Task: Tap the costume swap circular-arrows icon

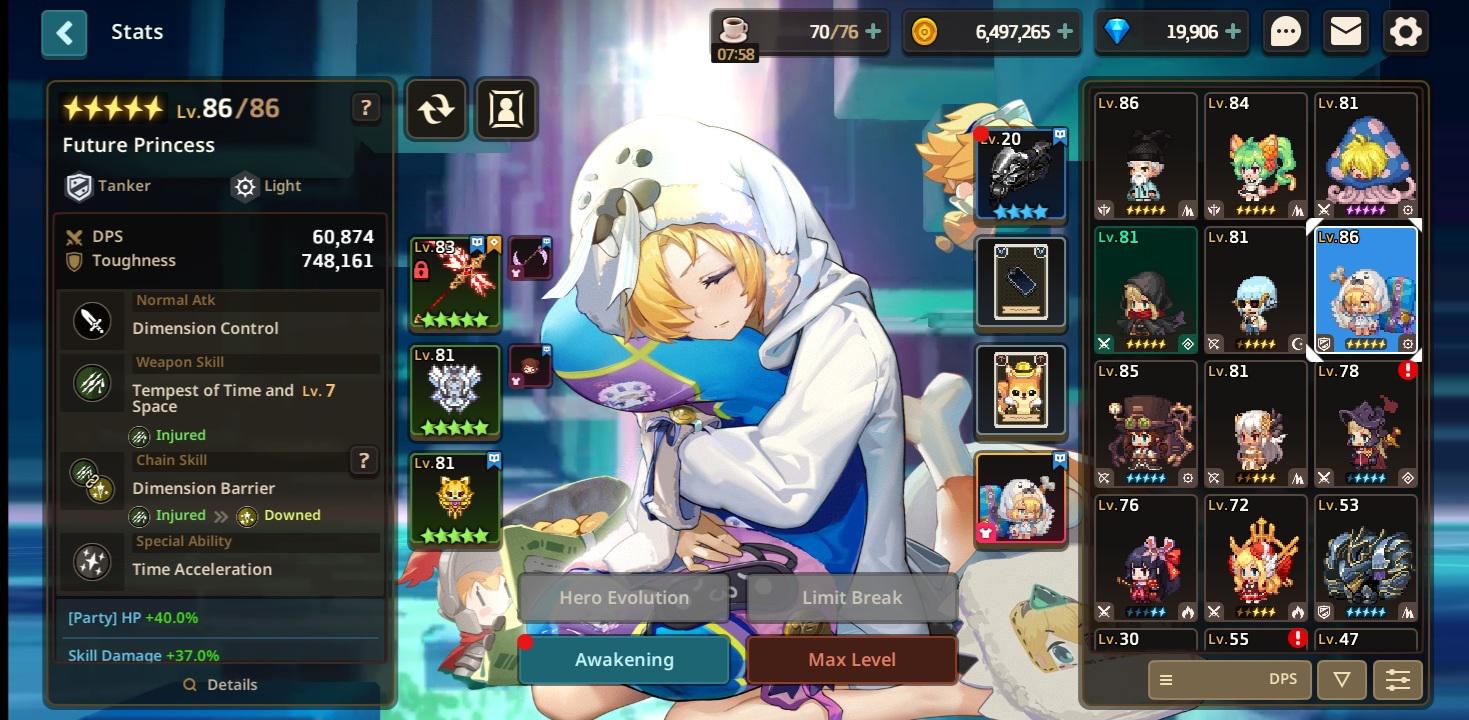Action: 436,109
